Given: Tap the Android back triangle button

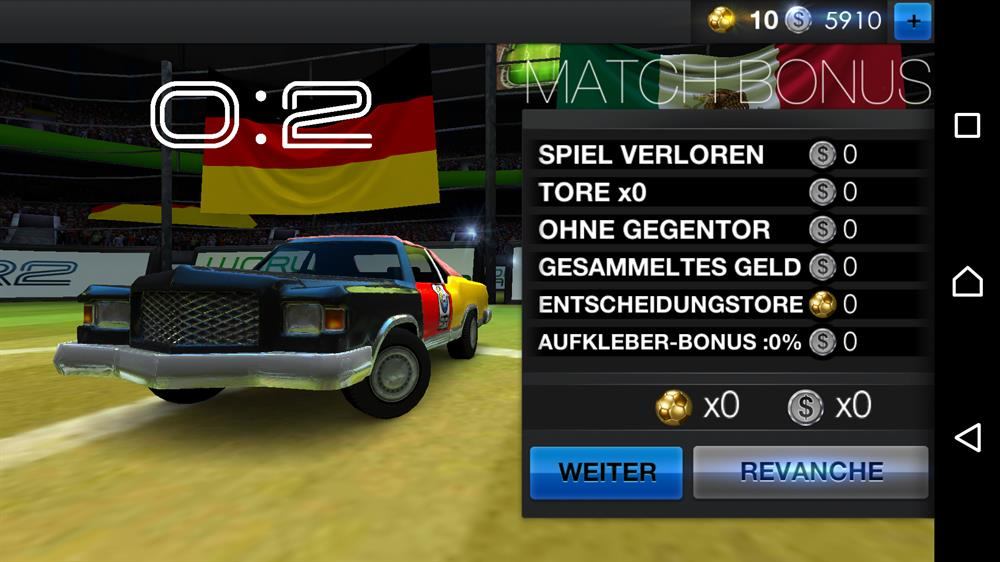Looking at the screenshot, I should tap(967, 437).
